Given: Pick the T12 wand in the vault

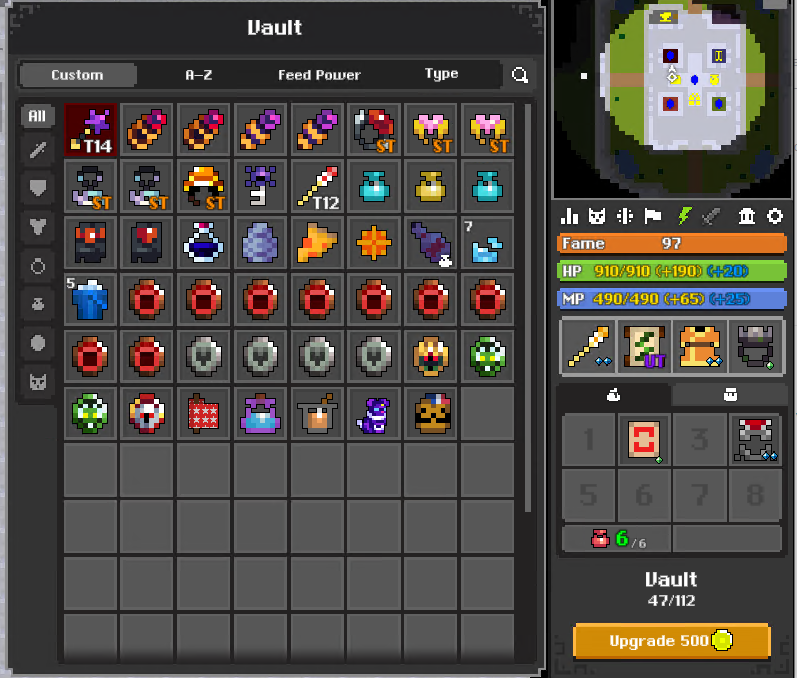Looking at the screenshot, I should [319, 187].
